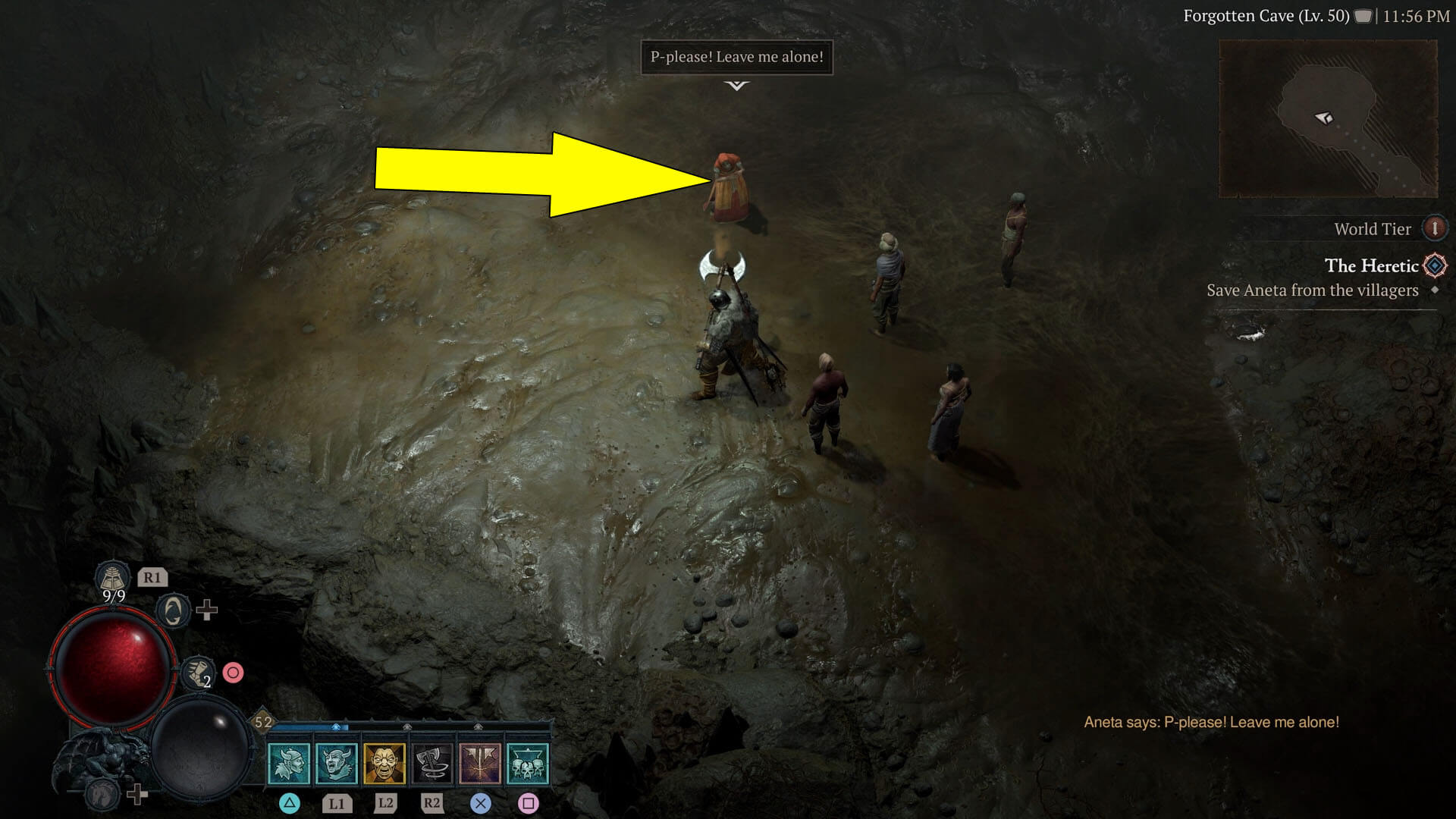Select the Whirlwind axe skill icon
1456x819 pixels.
click(431, 764)
